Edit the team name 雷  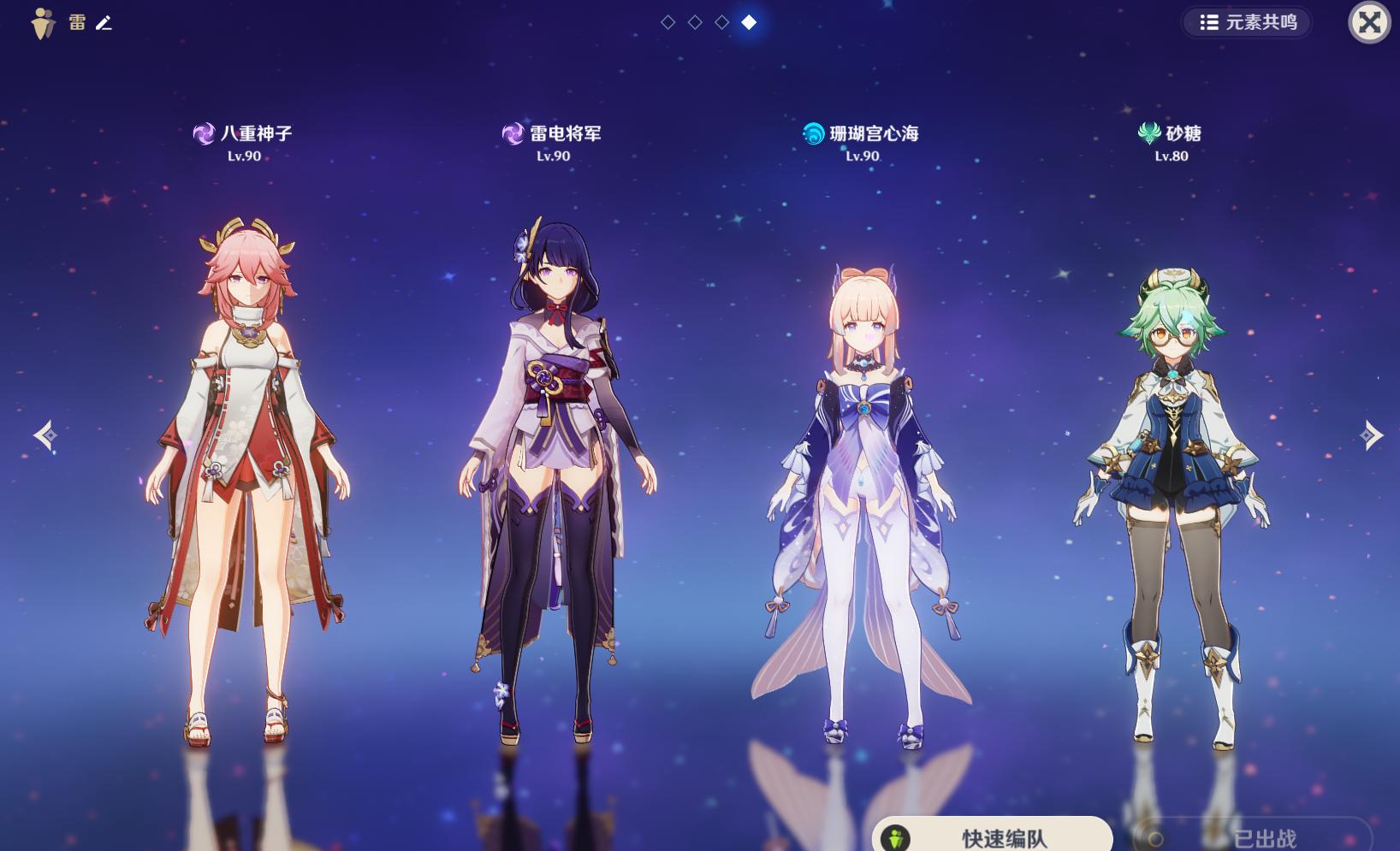[x=104, y=23]
